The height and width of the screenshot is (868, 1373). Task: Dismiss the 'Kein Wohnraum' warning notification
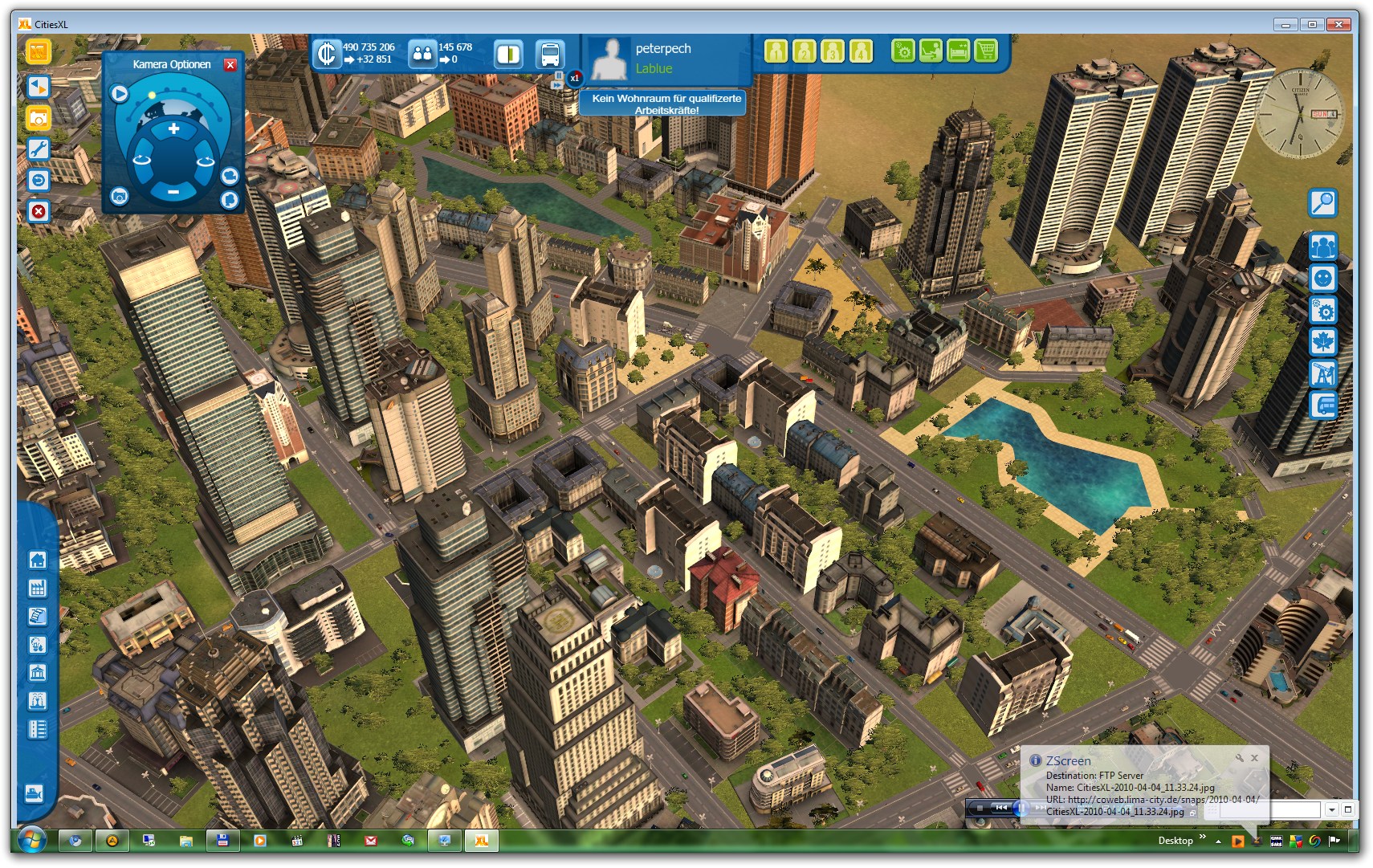point(663,104)
